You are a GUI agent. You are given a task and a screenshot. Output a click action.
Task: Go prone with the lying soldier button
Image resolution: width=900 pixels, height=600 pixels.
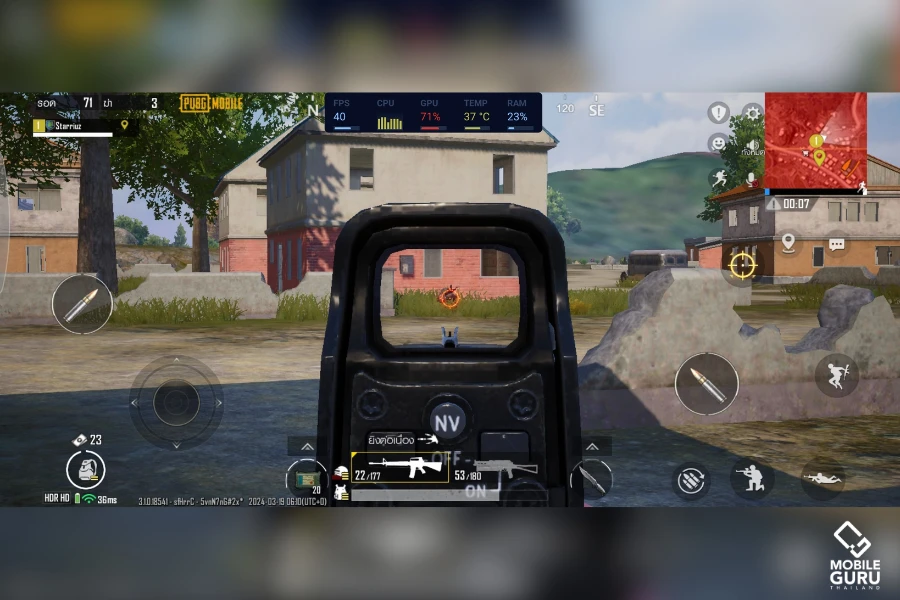822,479
